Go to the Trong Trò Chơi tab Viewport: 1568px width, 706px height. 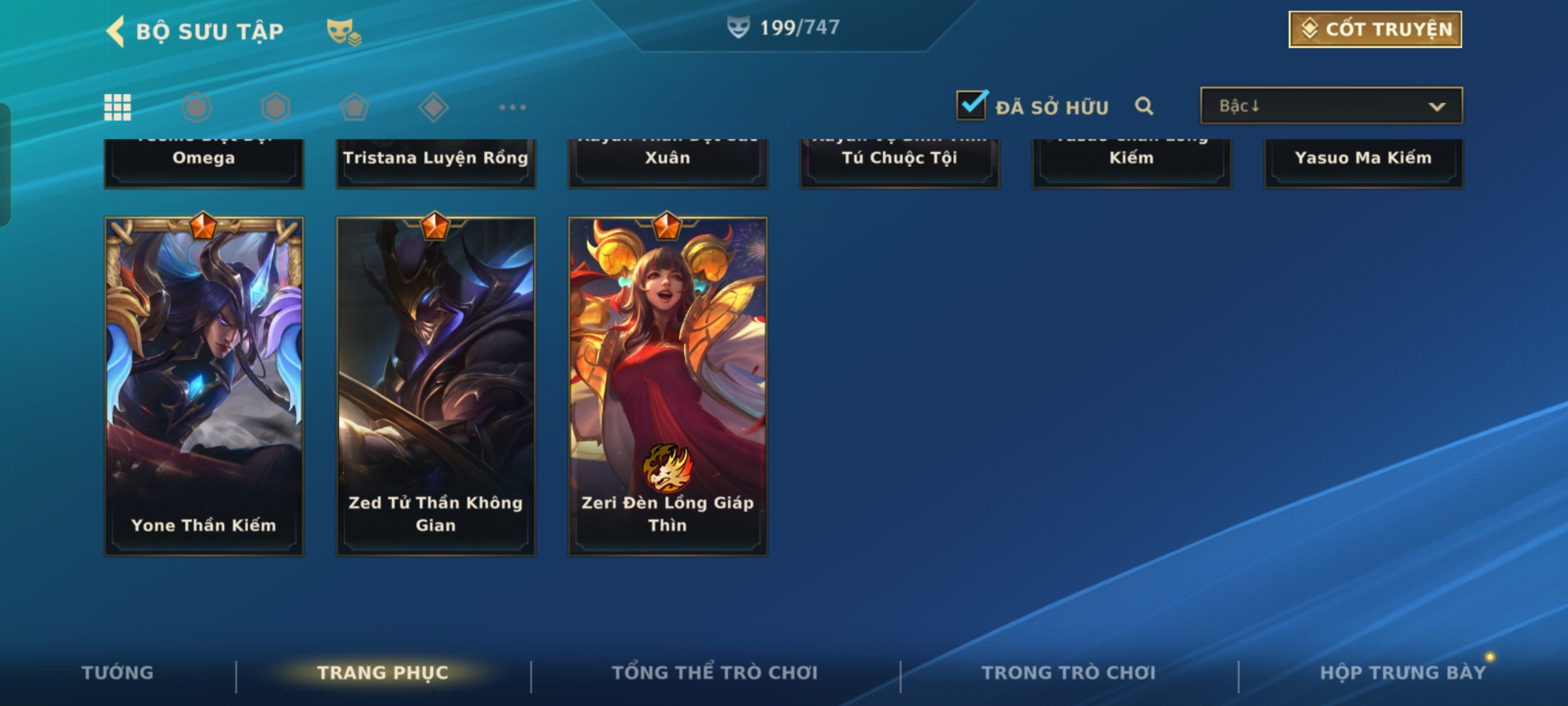pos(1069,673)
